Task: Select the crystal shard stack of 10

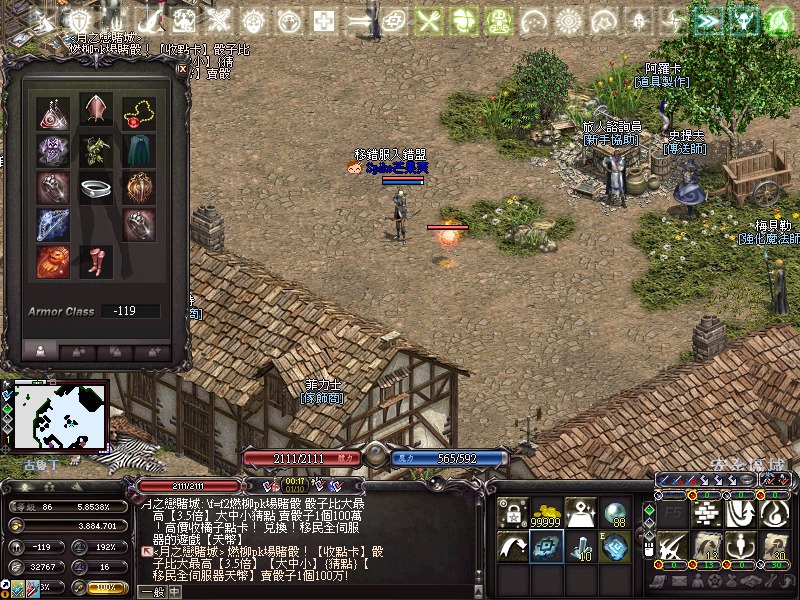Action: pyautogui.click(x=580, y=549)
